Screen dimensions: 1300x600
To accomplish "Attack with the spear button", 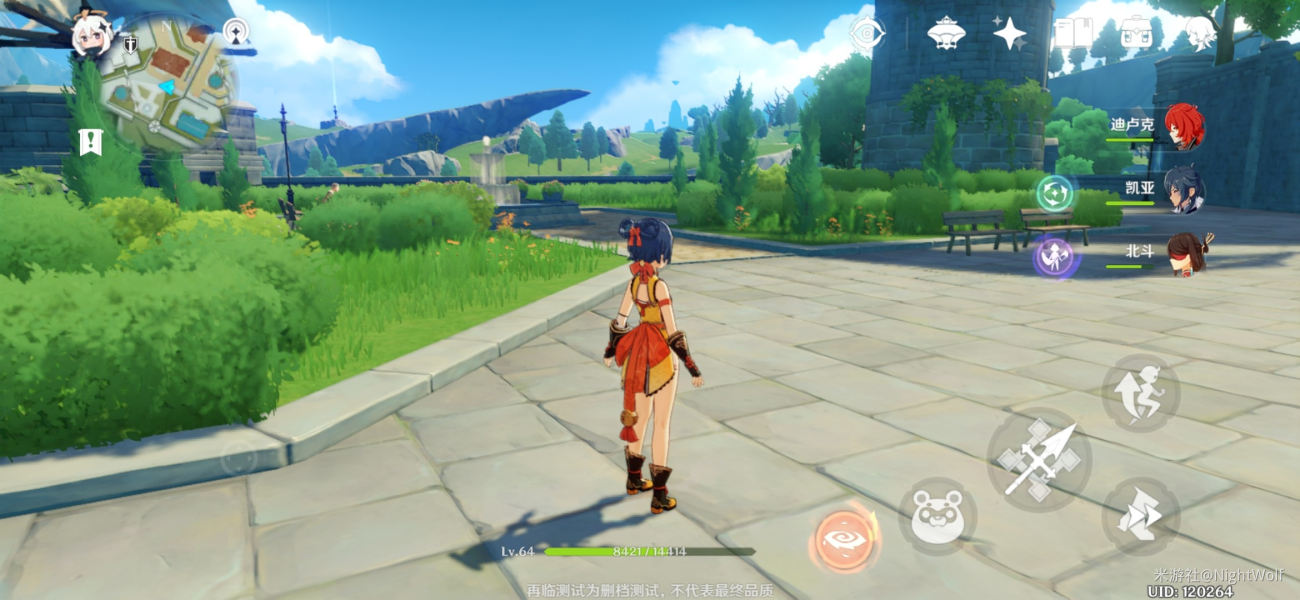I will coord(1038,460).
